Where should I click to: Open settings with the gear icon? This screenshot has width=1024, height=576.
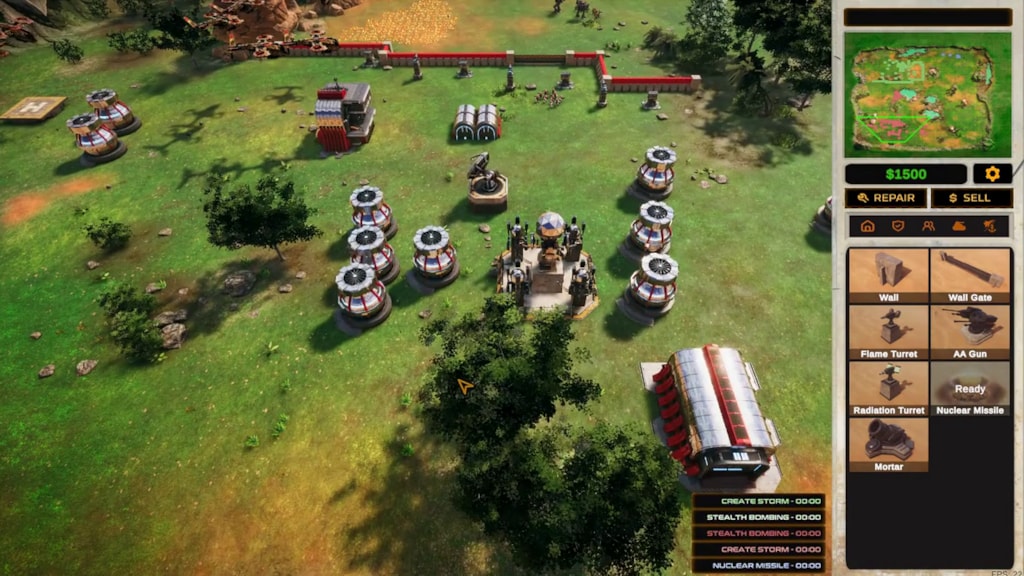pos(992,174)
